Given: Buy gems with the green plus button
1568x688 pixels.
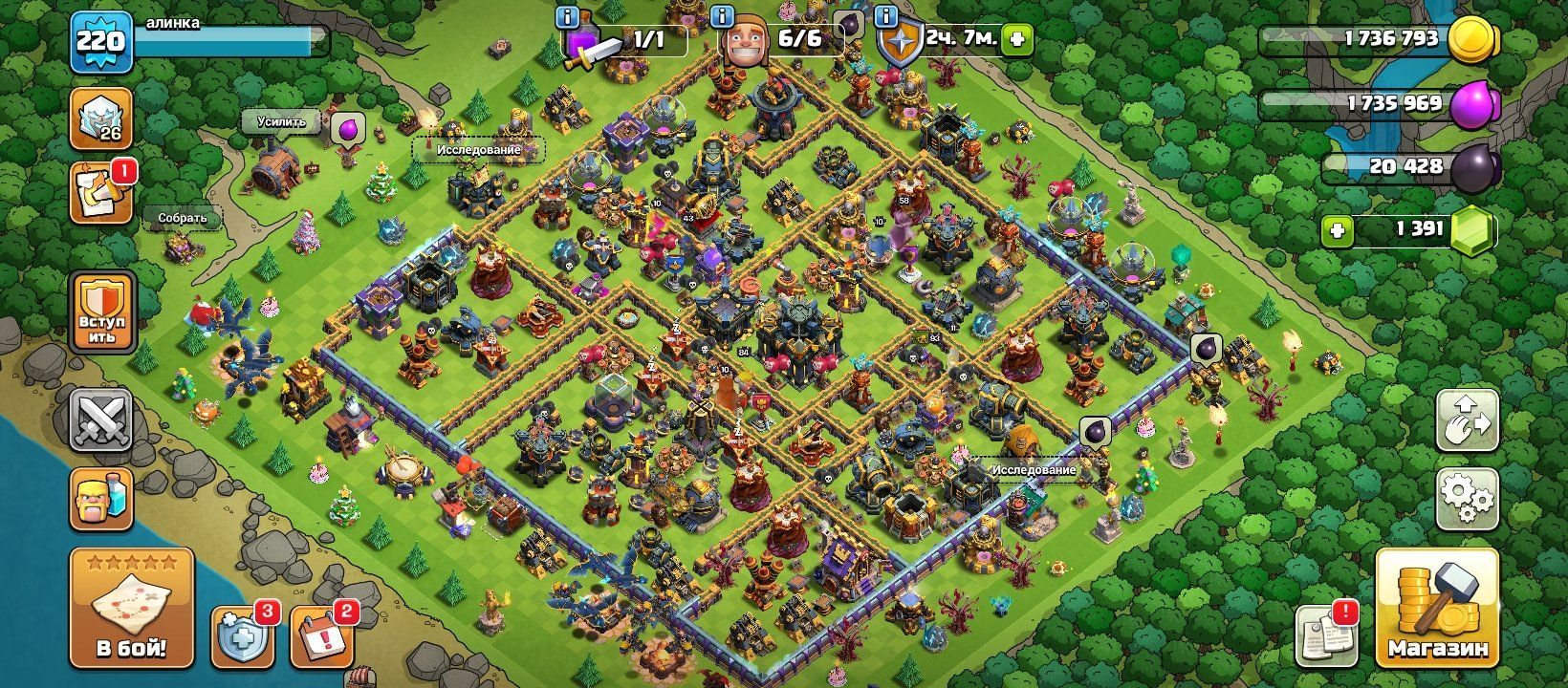Looking at the screenshot, I should click(x=1337, y=230).
